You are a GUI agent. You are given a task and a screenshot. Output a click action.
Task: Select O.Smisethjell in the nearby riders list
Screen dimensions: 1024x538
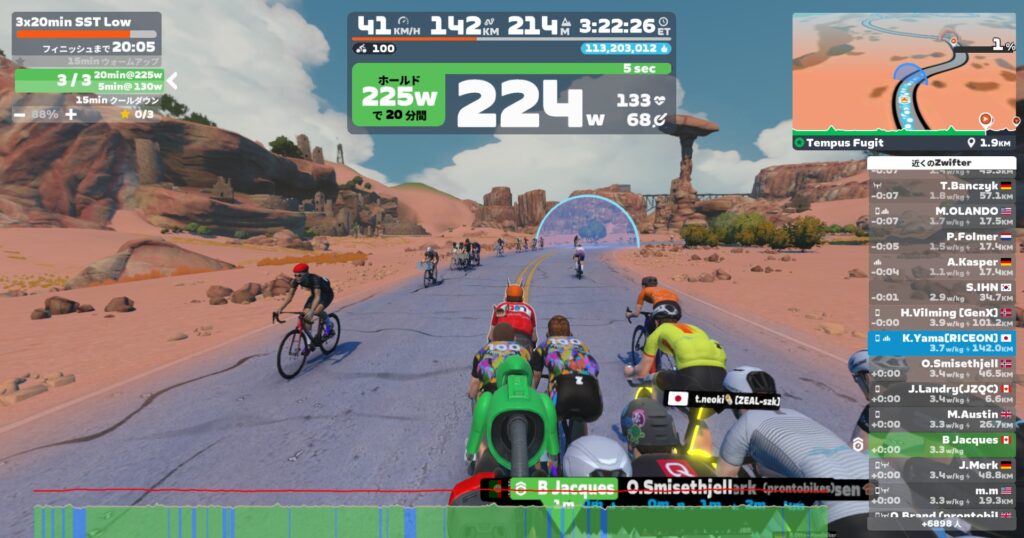(x=941, y=368)
